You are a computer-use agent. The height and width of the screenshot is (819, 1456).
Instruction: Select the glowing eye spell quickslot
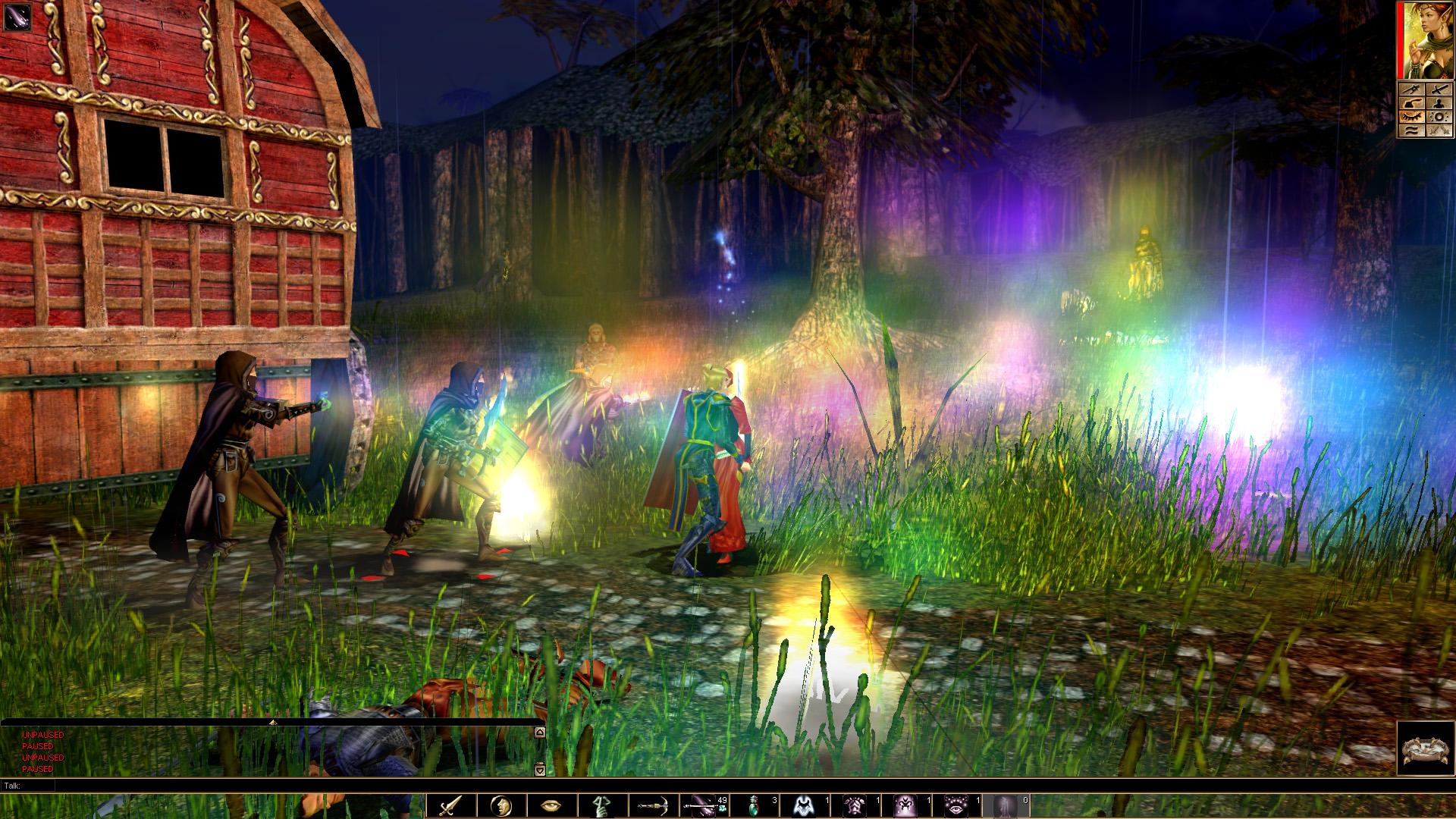(x=957, y=800)
